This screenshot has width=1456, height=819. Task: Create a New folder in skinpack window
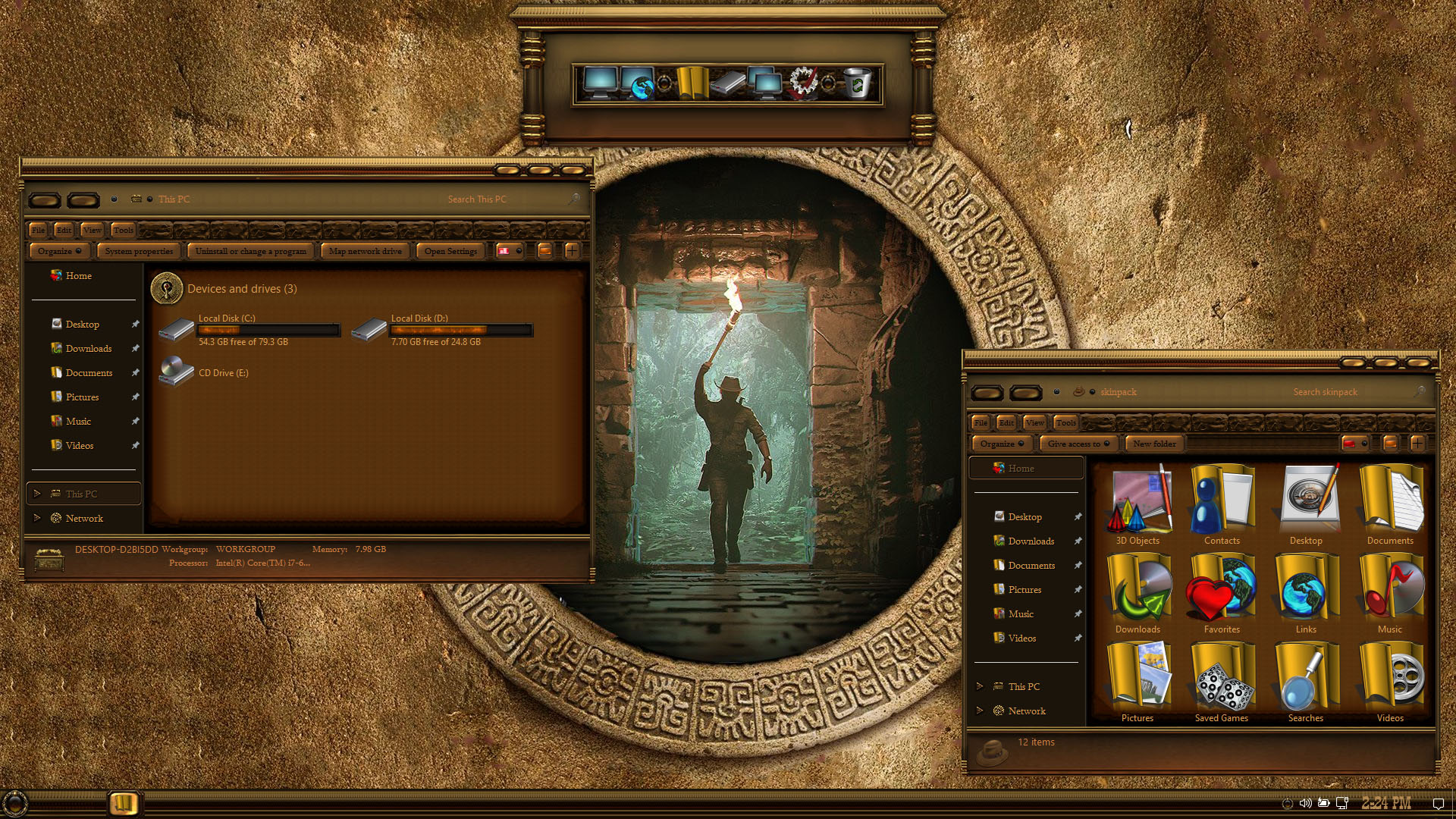point(1154,444)
